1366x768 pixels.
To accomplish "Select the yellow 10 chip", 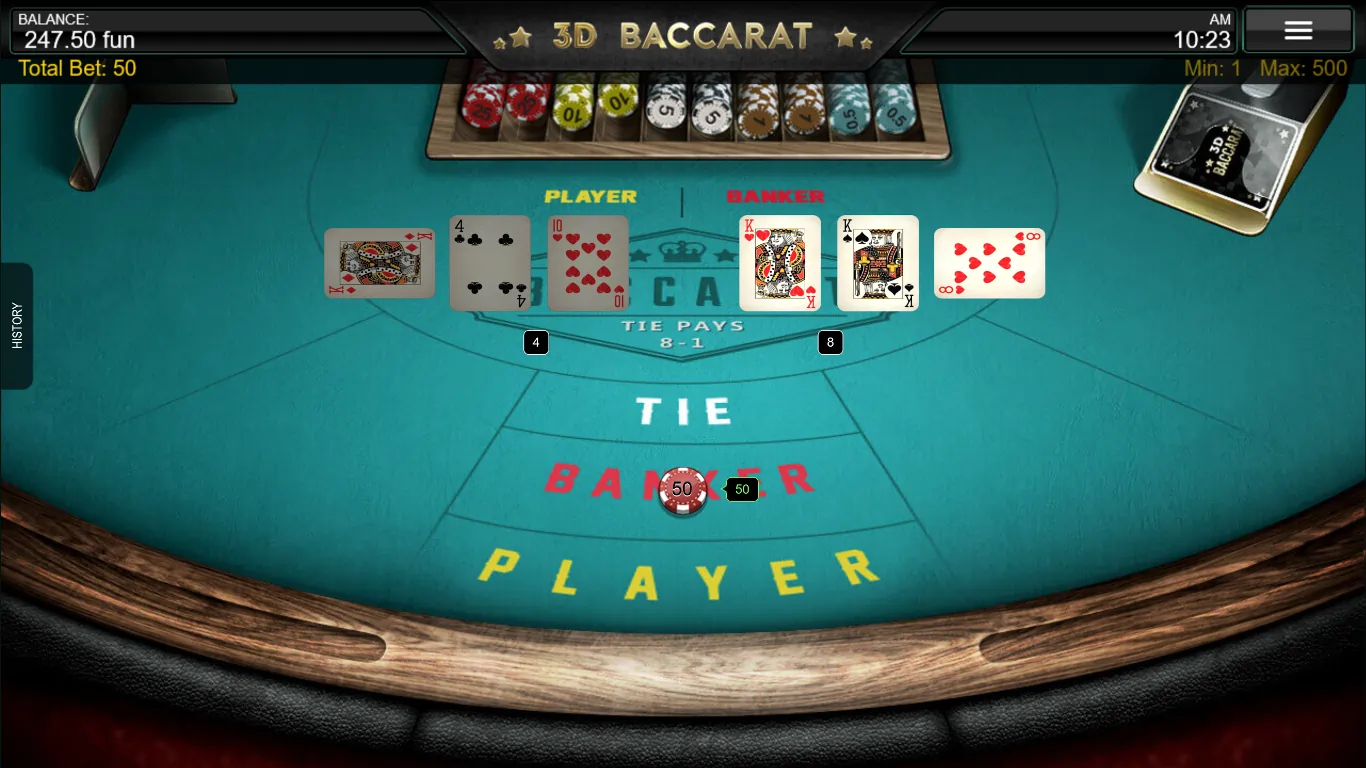I will (x=572, y=110).
